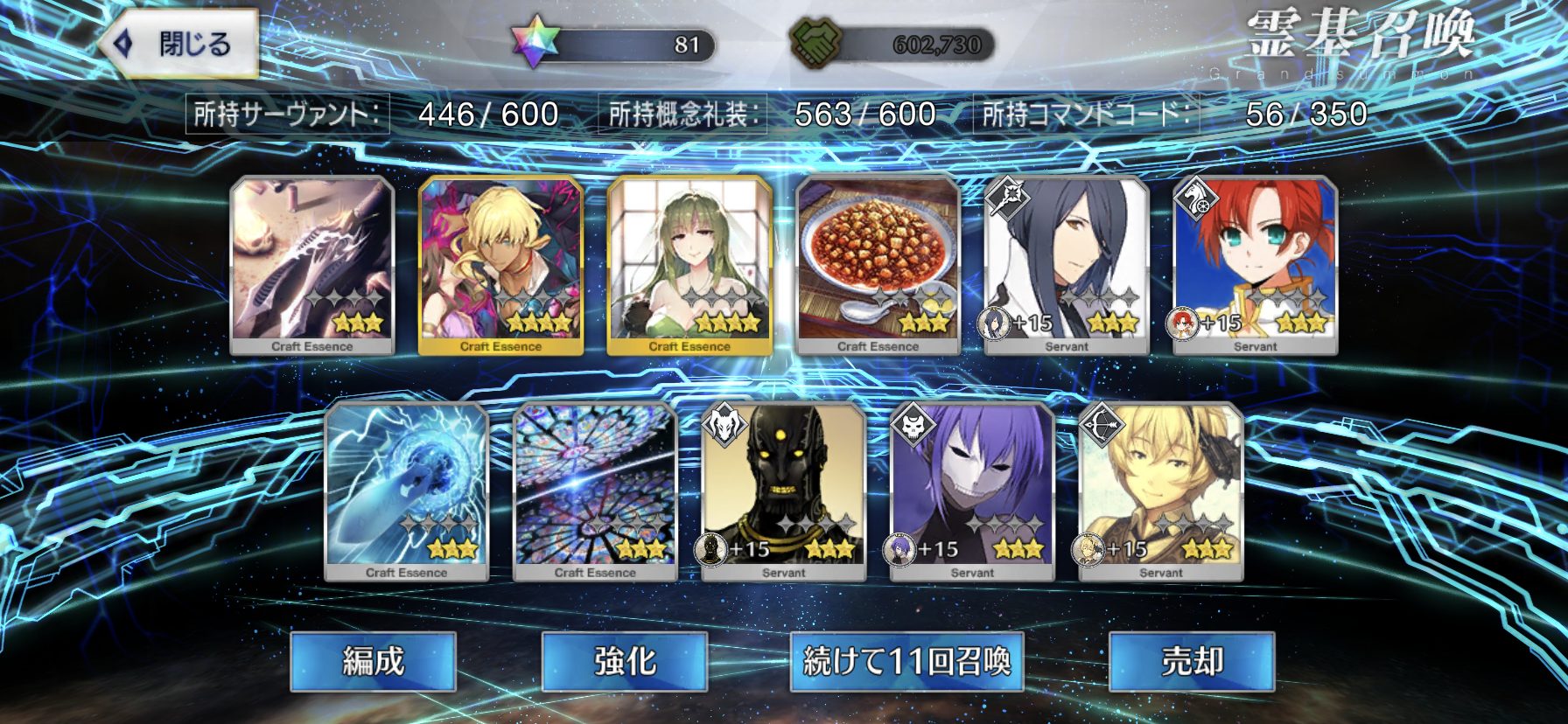Open the 売却 sell menu
The width and height of the screenshot is (1568, 724).
1191,661
